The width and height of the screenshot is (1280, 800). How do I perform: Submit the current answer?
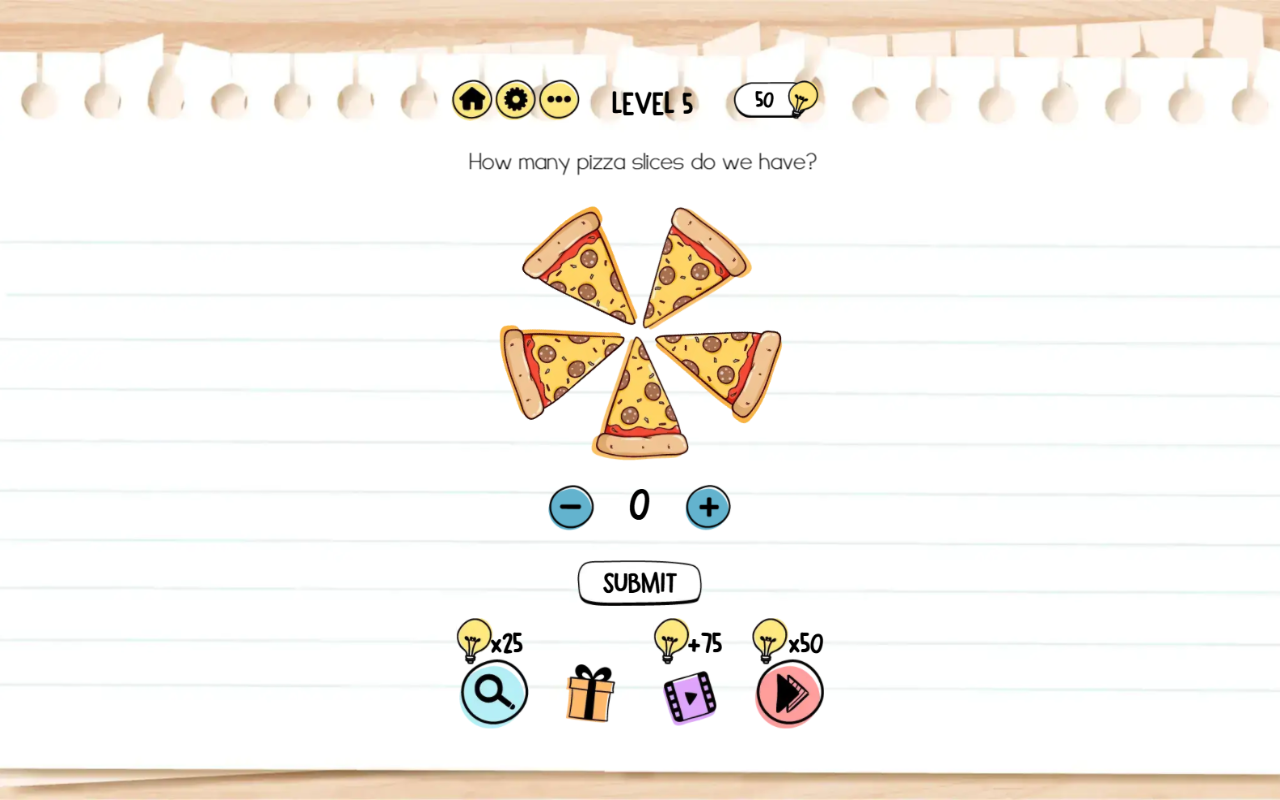tap(639, 583)
